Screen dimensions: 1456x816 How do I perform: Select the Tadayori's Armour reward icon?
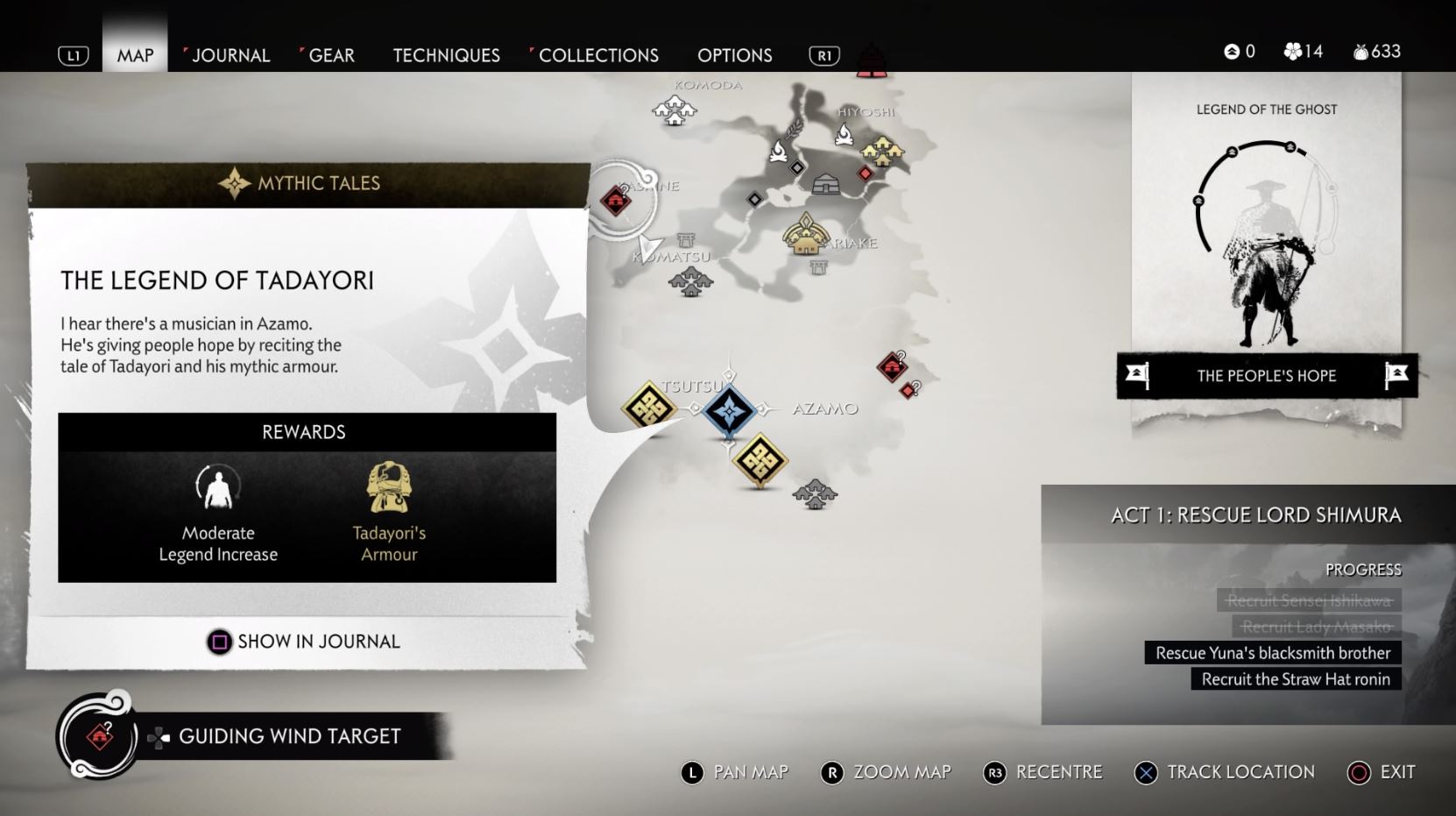[389, 488]
